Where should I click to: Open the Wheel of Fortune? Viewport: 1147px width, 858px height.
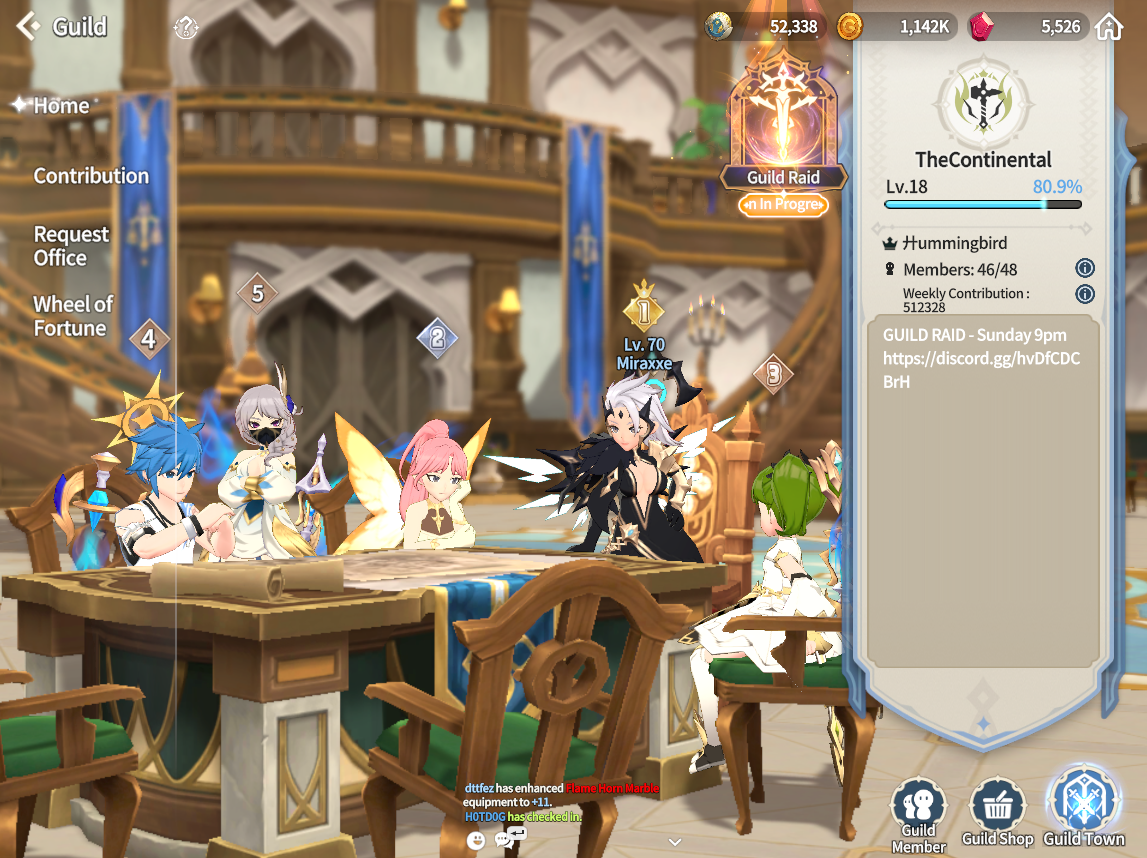tap(72, 316)
